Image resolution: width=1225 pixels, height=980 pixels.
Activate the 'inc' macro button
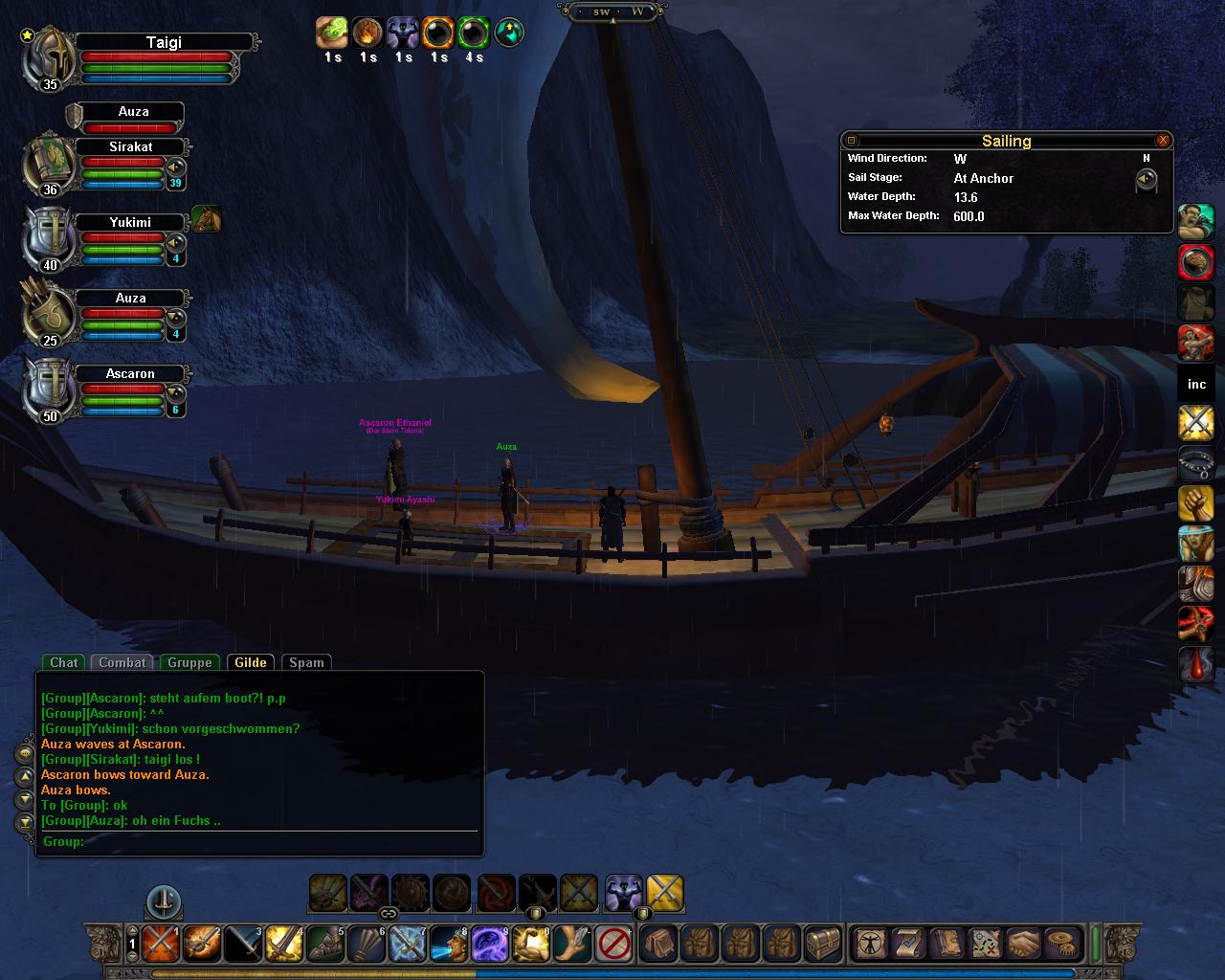(1196, 384)
